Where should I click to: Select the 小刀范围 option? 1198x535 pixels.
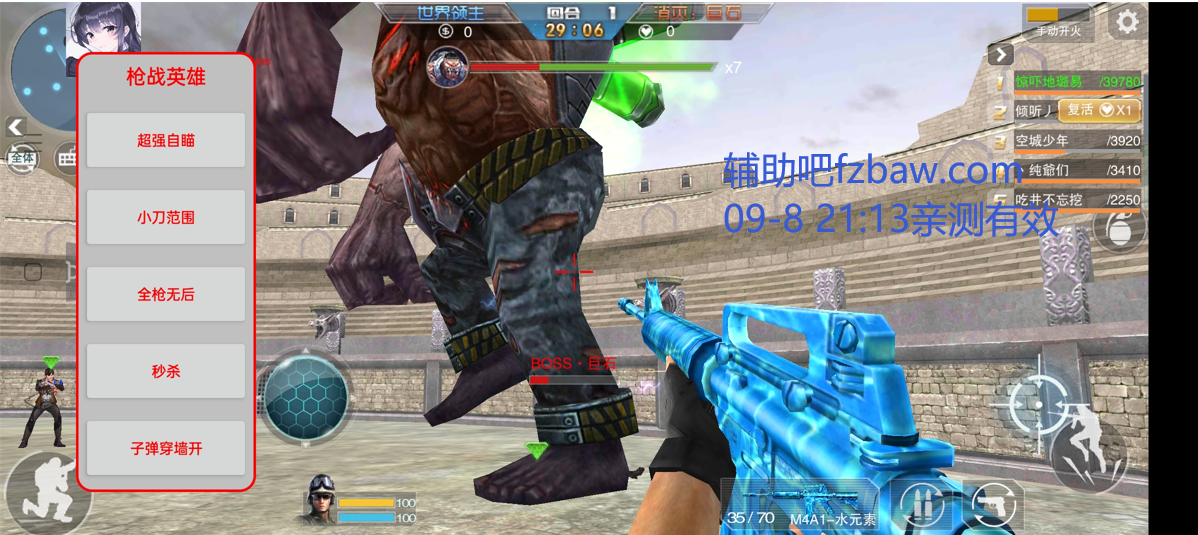tap(166, 217)
